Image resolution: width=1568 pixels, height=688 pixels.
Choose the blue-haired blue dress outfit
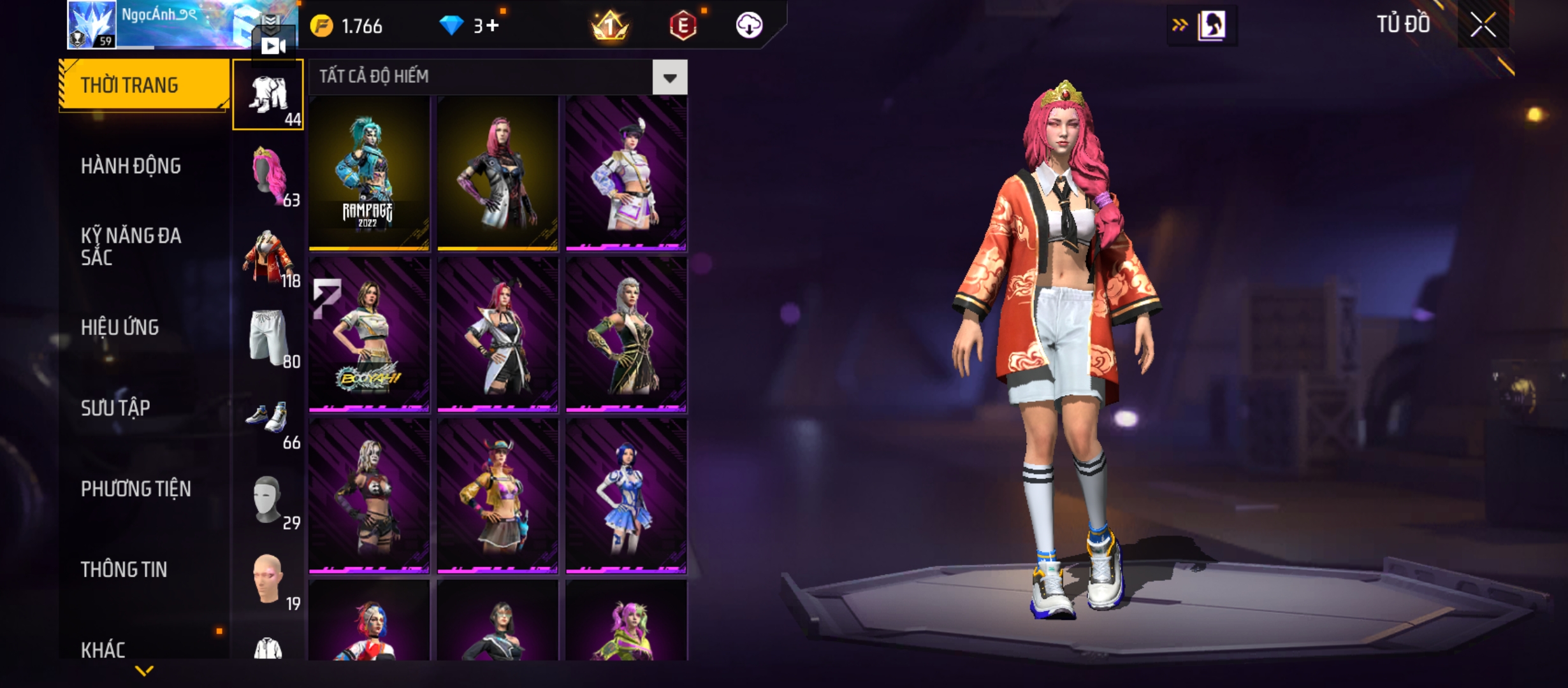coord(626,496)
